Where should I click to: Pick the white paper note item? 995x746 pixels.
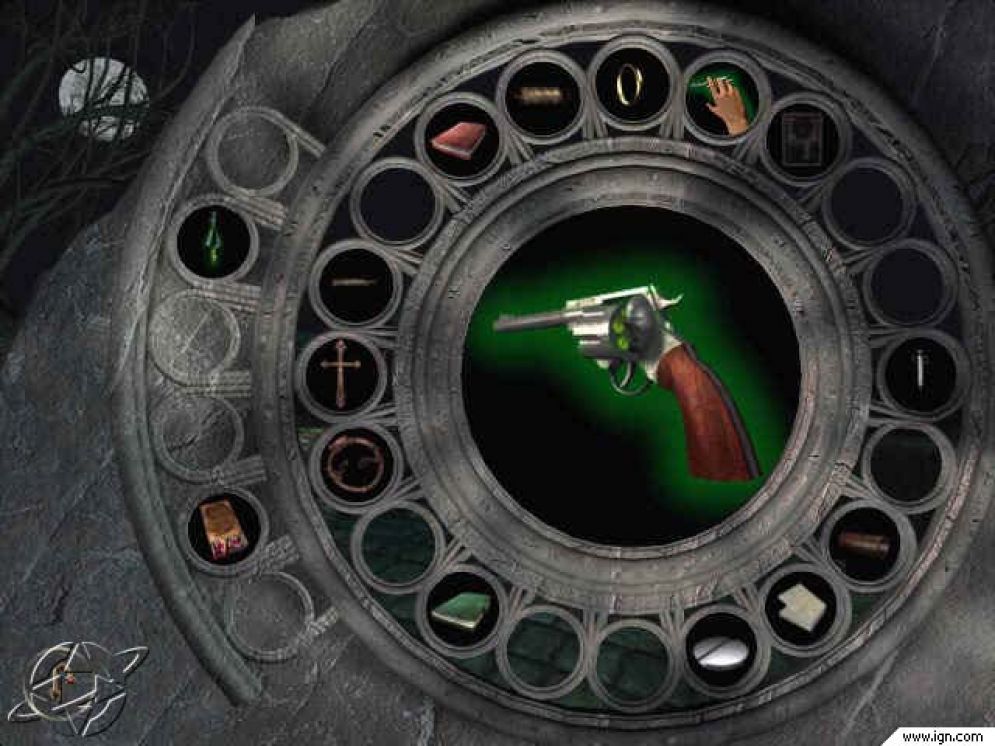tap(801, 607)
